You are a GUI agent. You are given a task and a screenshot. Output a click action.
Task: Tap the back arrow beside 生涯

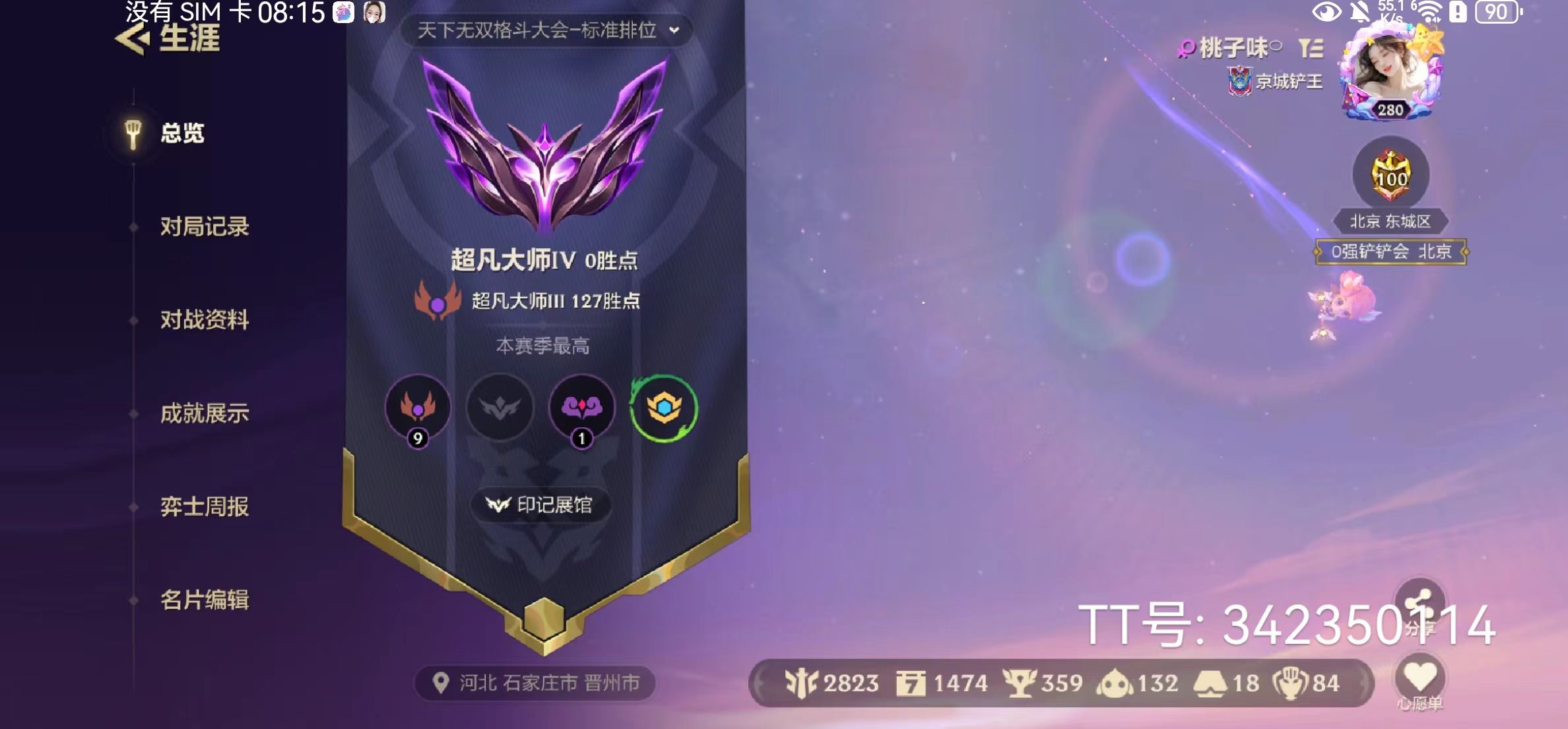[132, 36]
